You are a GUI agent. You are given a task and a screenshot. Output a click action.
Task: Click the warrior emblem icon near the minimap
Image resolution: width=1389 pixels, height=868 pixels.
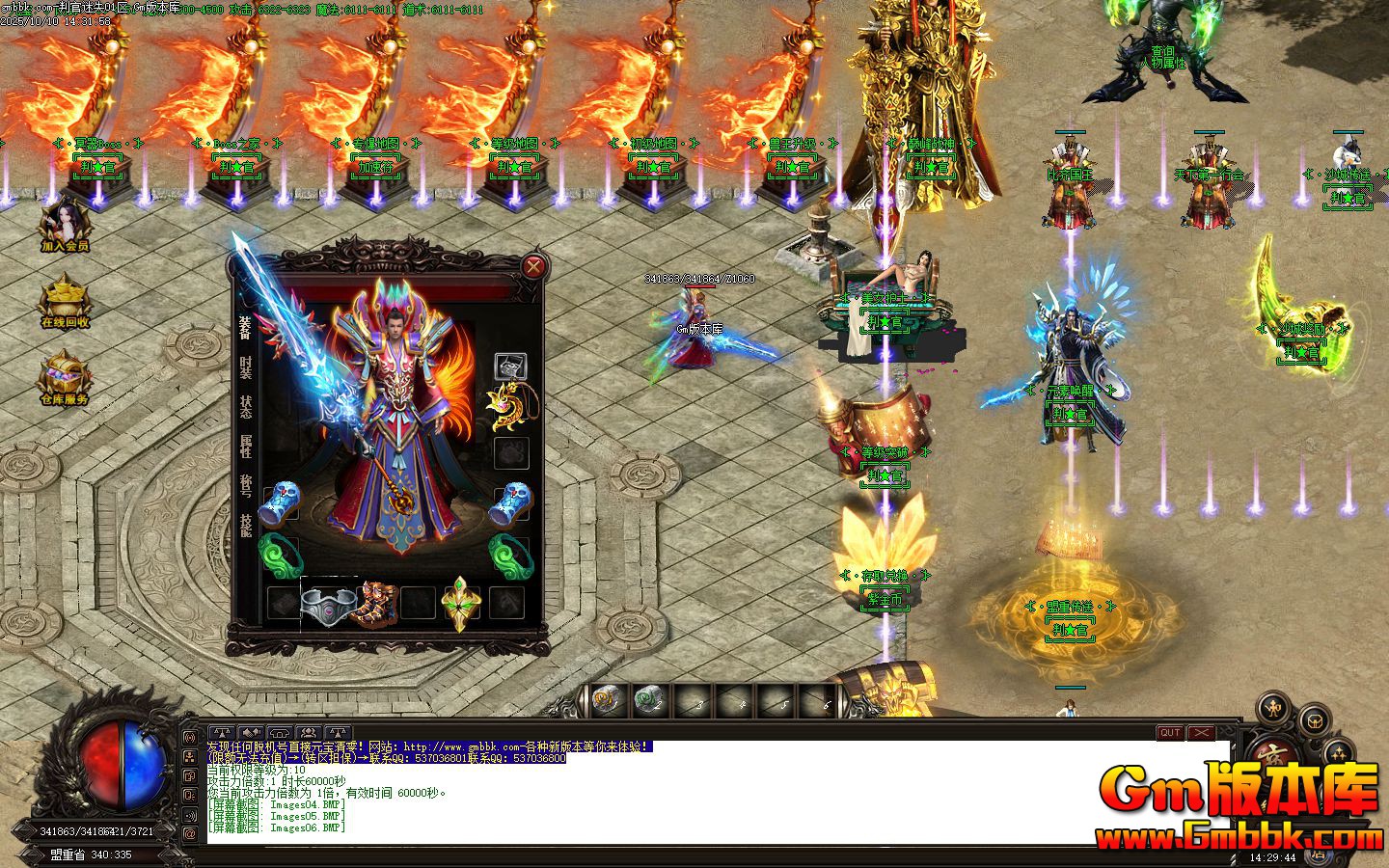coord(1271,708)
